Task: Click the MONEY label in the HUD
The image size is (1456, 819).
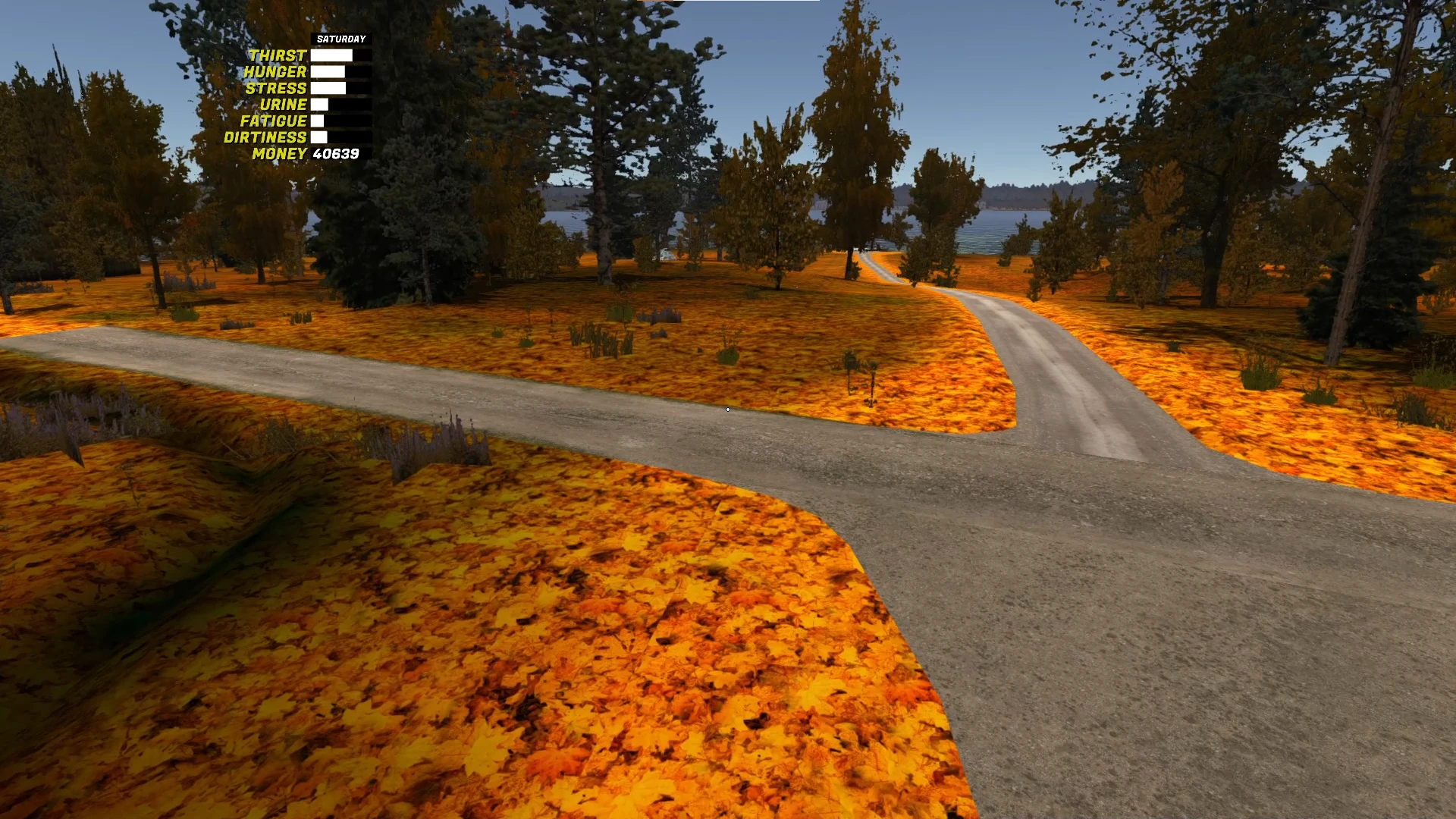Action: [278, 154]
